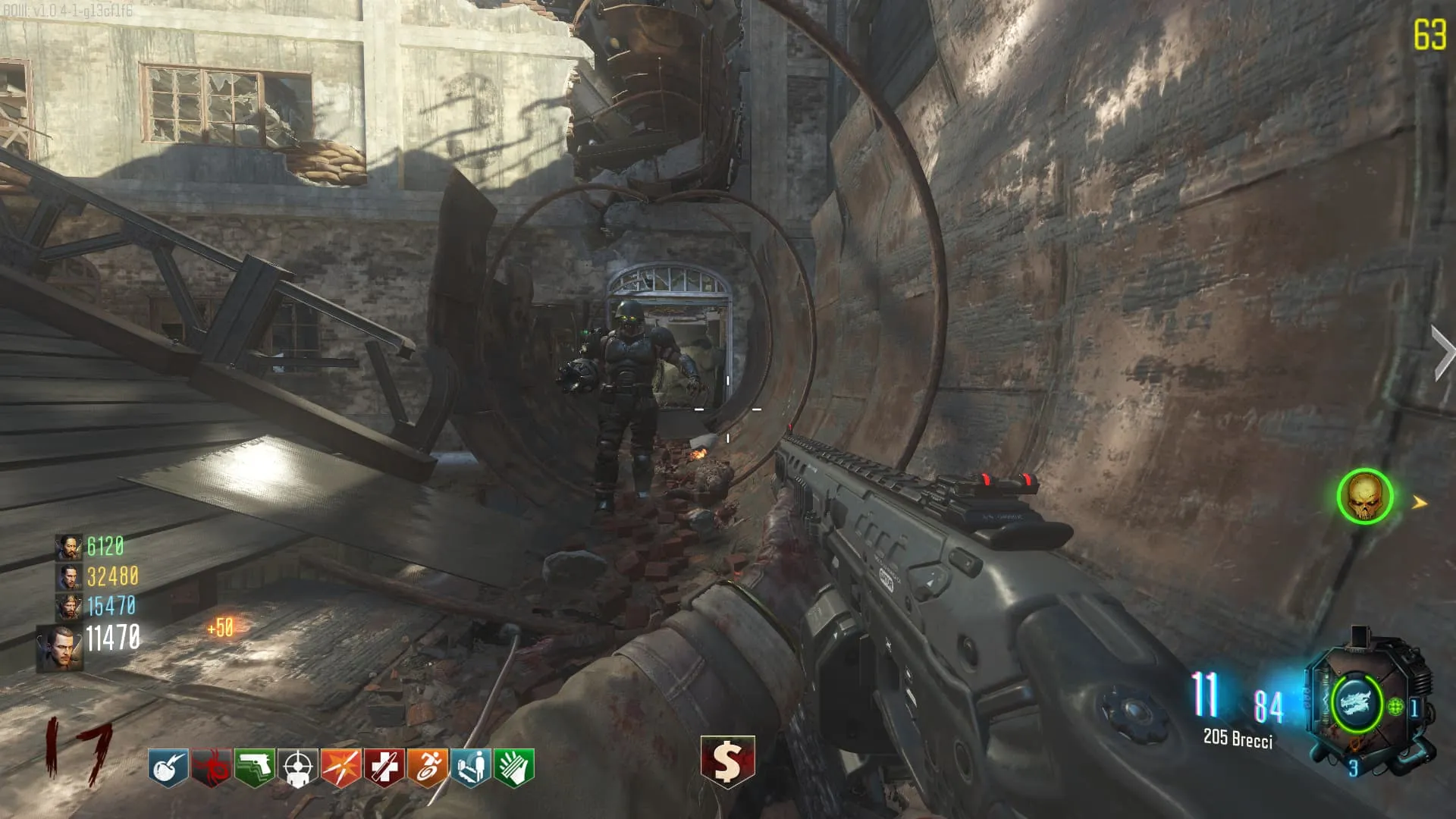The height and width of the screenshot is (819, 1456).
Task: Click the Double Tap bullets perk
Action: [341, 767]
